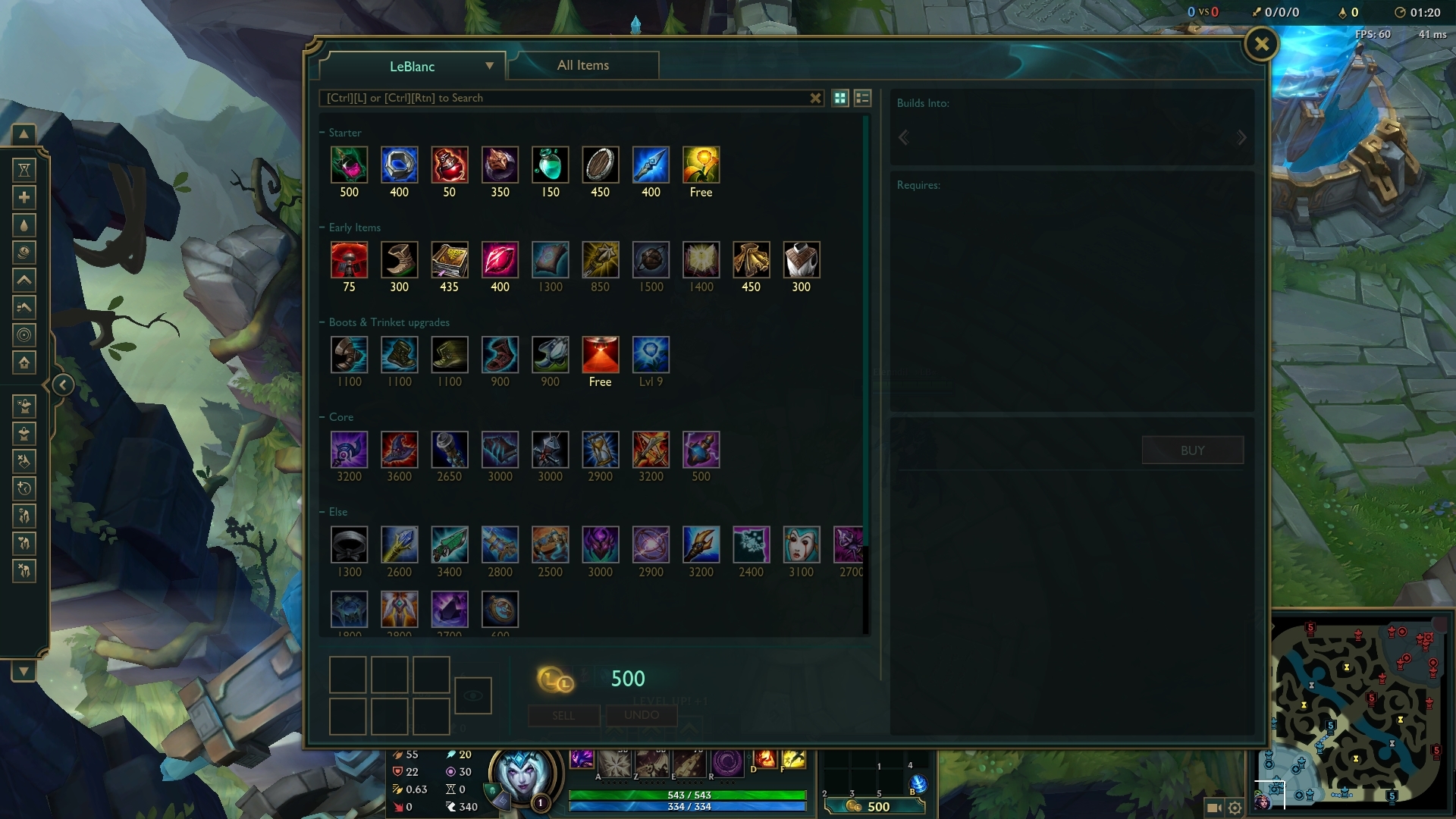Image resolution: width=1456 pixels, height=819 pixels.
Task: Select the Refillable Potion starter item
Action: pos(550,165)
